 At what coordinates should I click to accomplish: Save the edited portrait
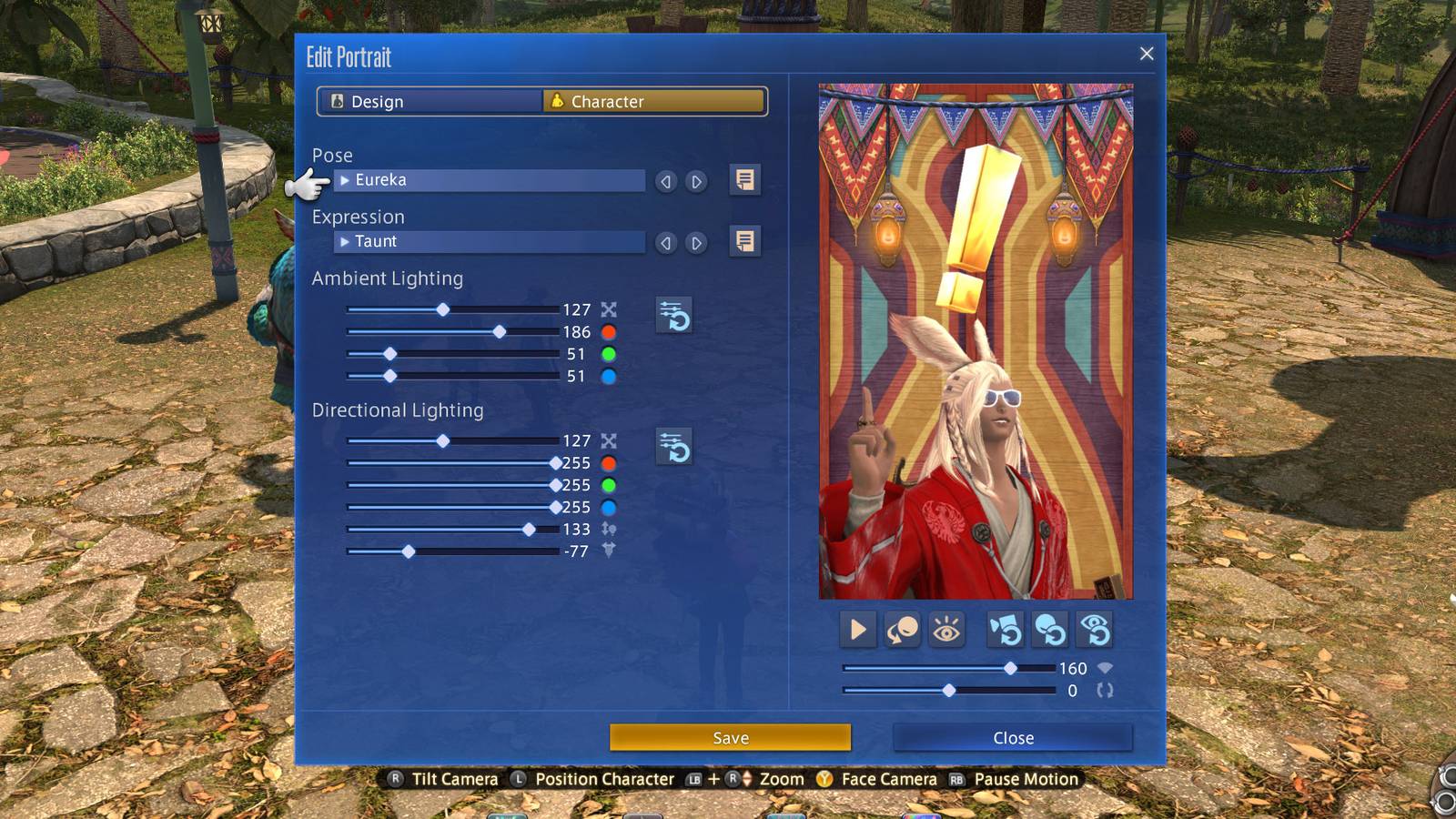pos(730,738)
